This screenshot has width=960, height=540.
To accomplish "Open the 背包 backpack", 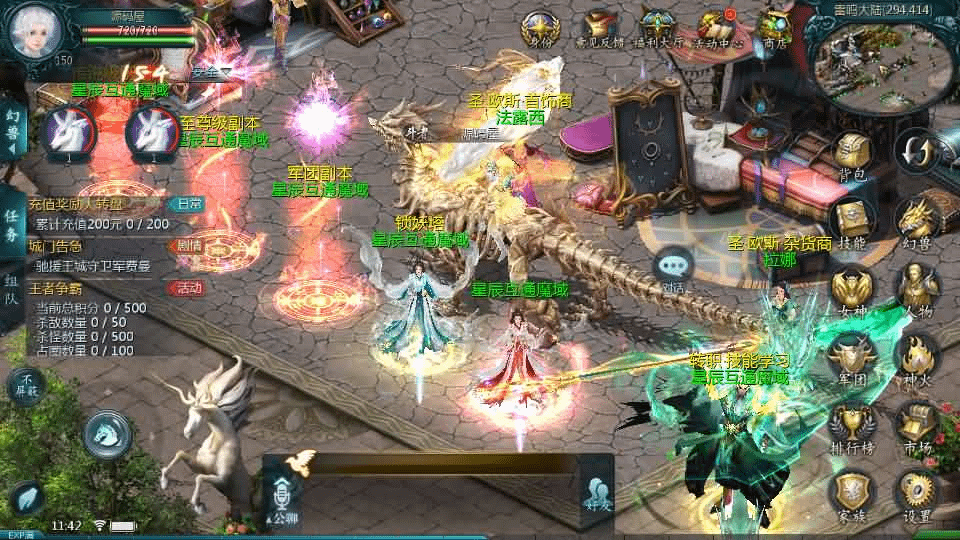I will click(852, 158).
